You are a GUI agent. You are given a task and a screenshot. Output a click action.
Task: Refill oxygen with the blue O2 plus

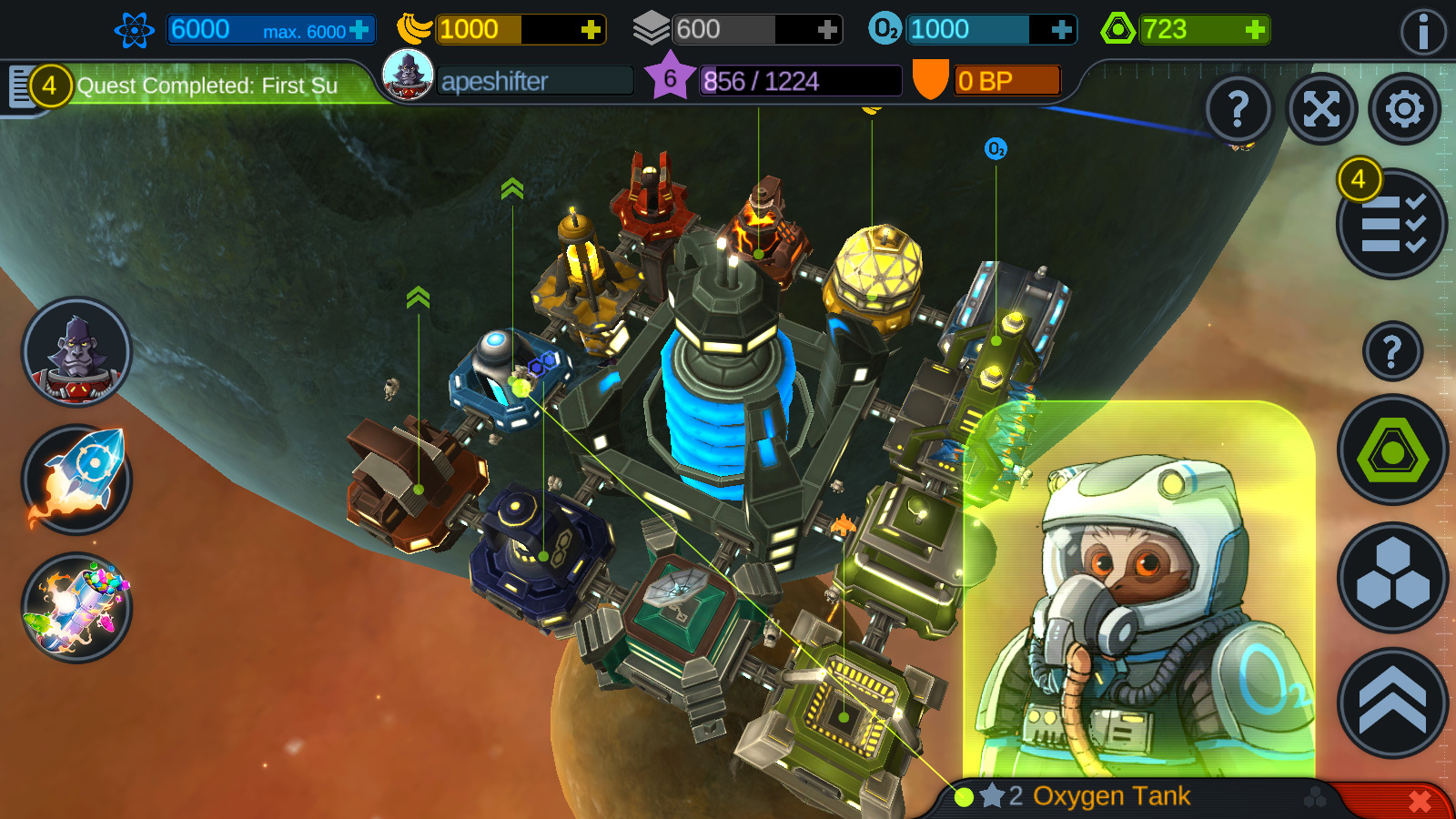[1061, 30]
